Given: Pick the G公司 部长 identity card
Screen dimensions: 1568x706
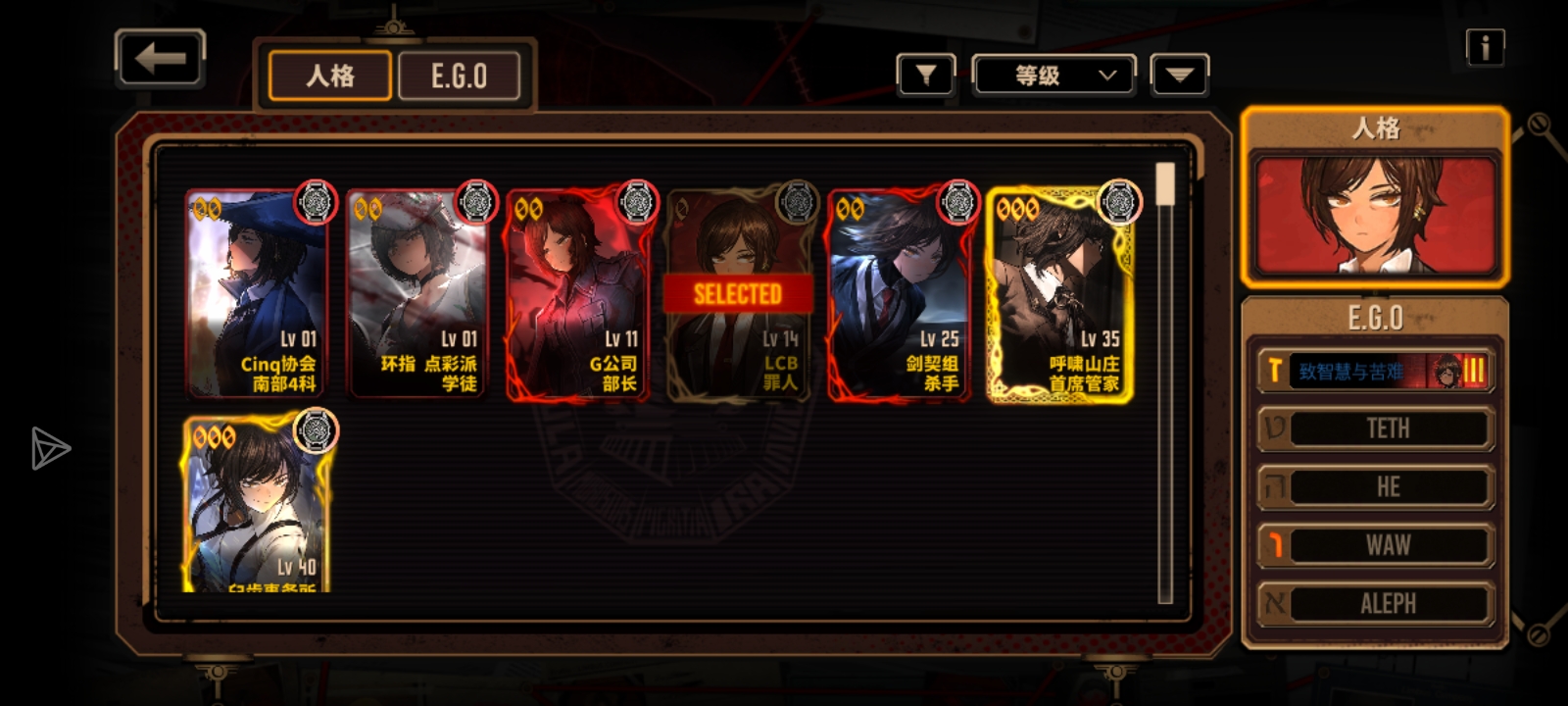Looking at the screenshot, I should coord(578,294).
